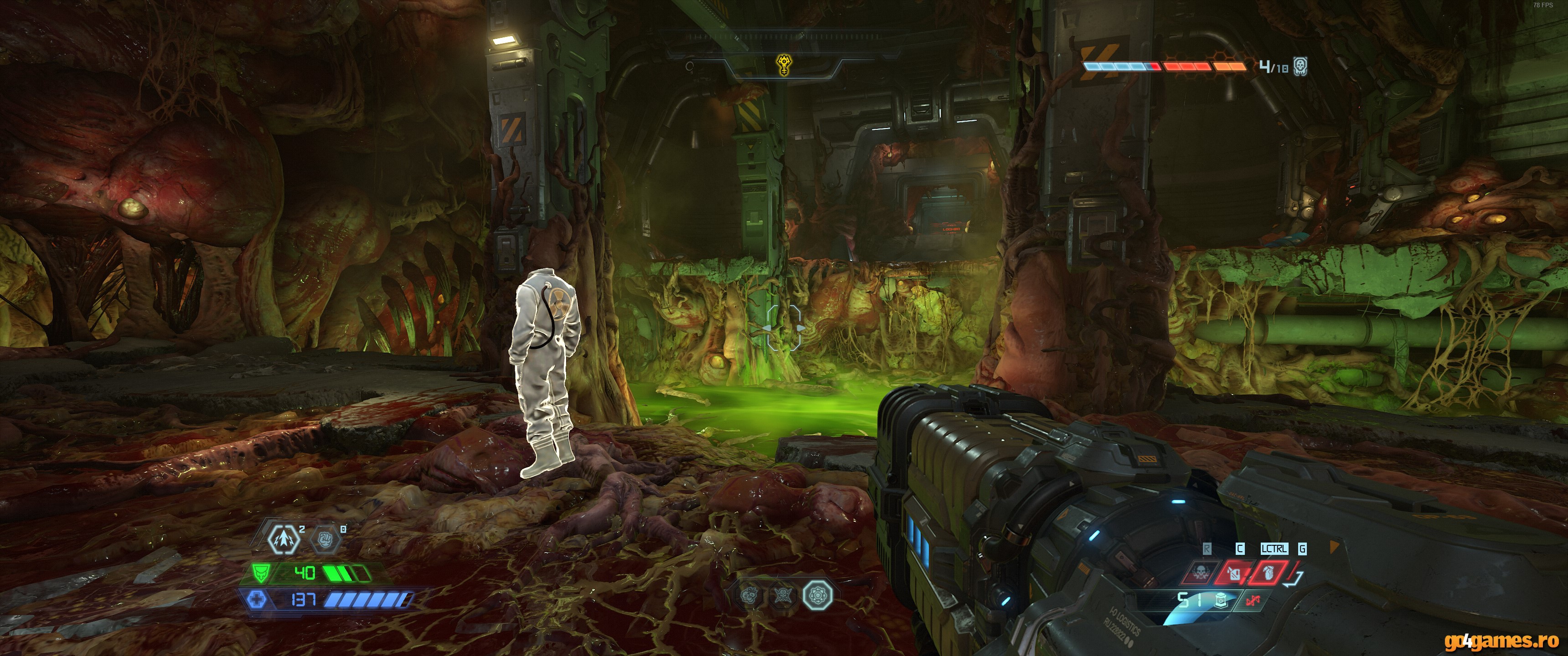
Task: Activate the Flame Belch flaming skull icon
Action: 1200,573
